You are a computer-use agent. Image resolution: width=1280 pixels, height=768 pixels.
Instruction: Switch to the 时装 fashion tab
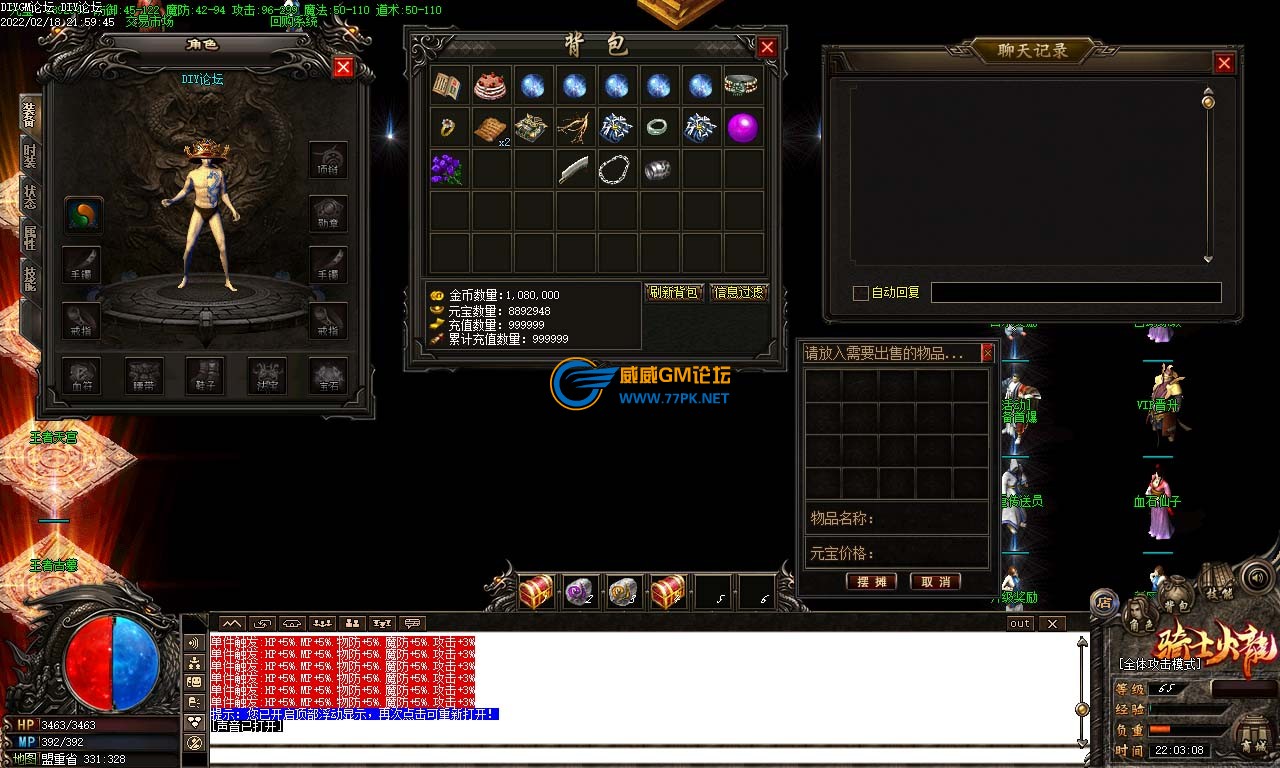coord(30,154)
